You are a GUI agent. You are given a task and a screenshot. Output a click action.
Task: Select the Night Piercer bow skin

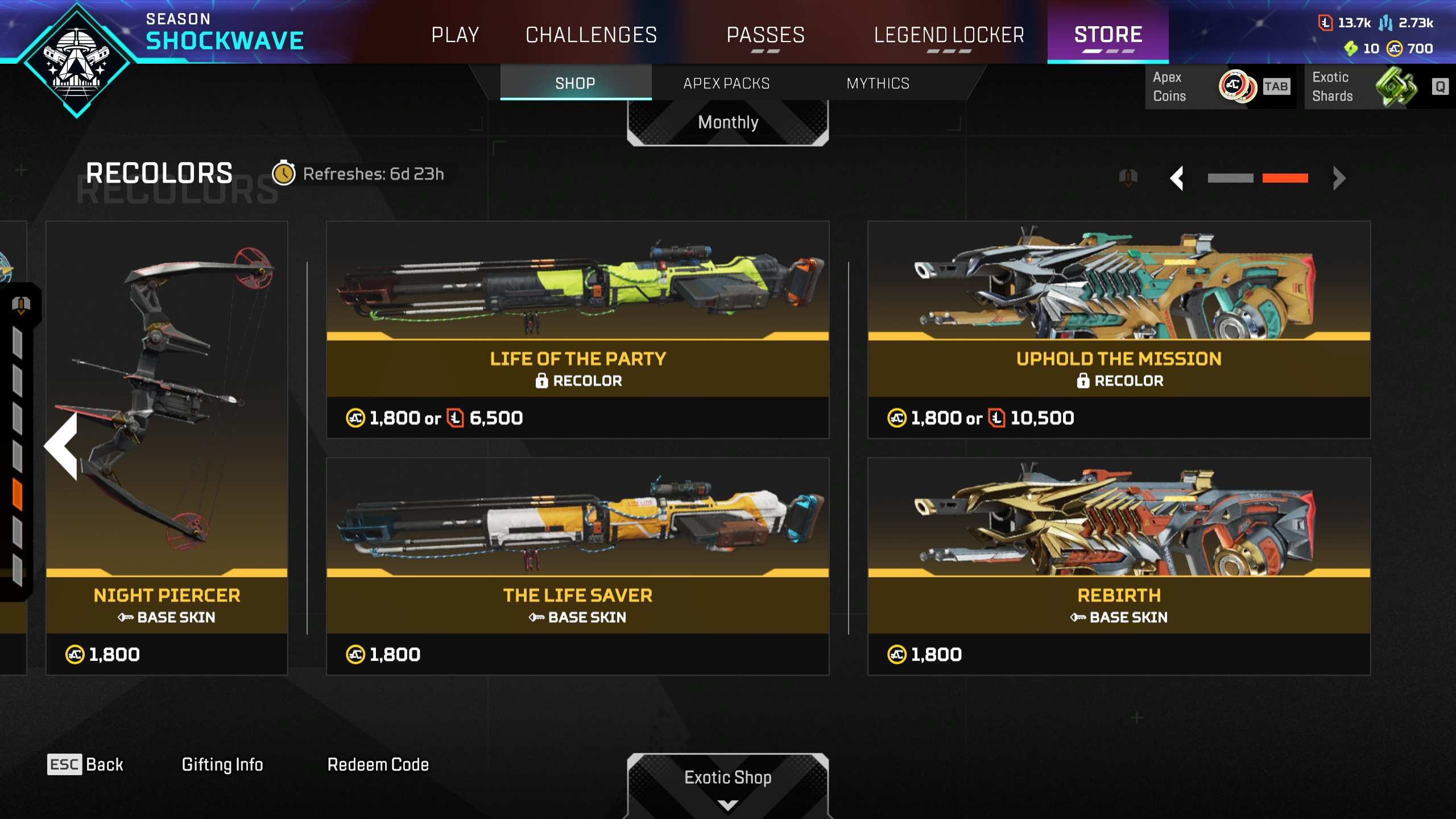tap(167, 444)
